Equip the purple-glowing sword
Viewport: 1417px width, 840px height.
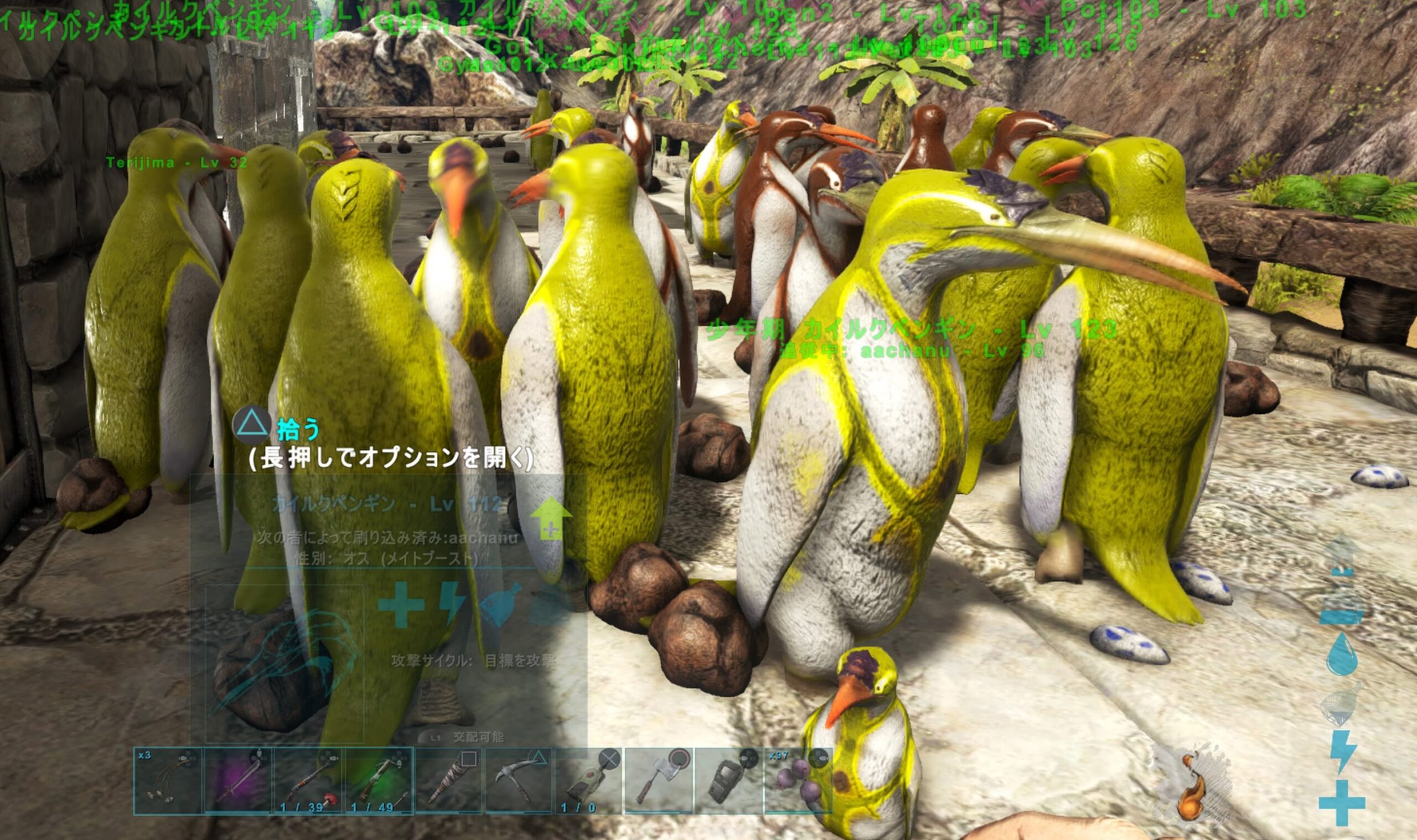point(239,781)
